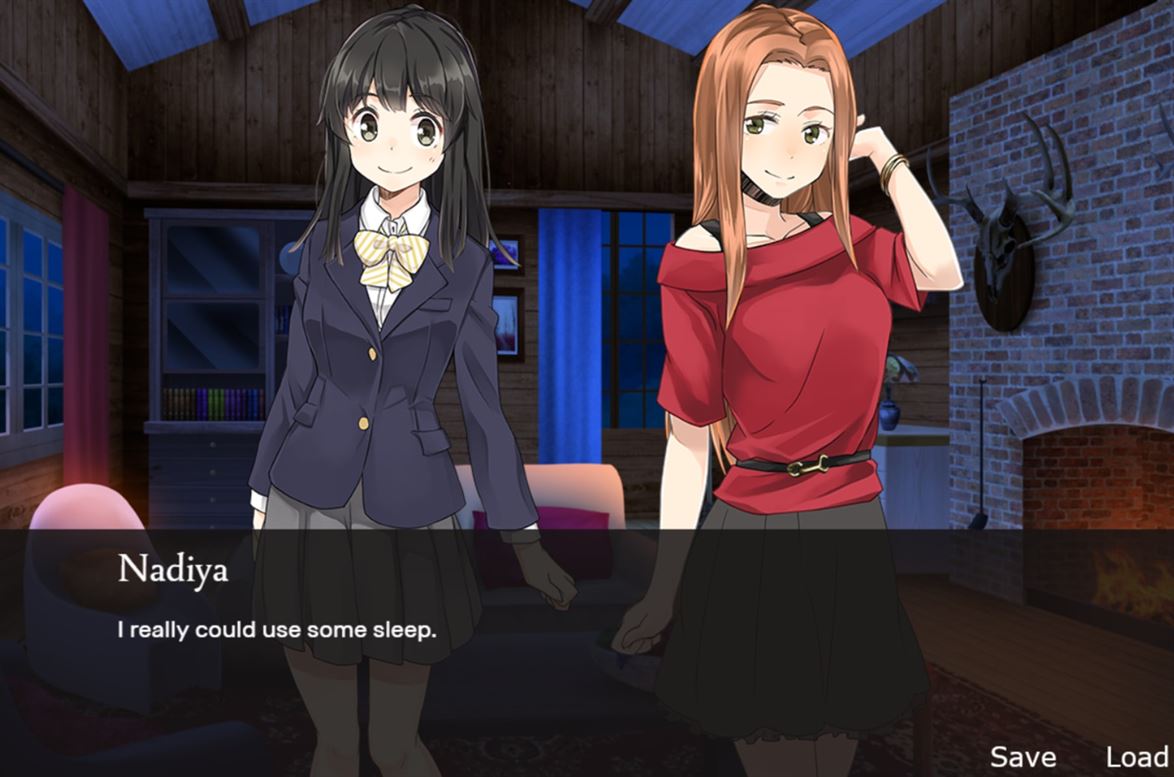This screenshot has width=1174, height=777.
Task: Open the Save menu
Action: click(x=1022, y=757)
